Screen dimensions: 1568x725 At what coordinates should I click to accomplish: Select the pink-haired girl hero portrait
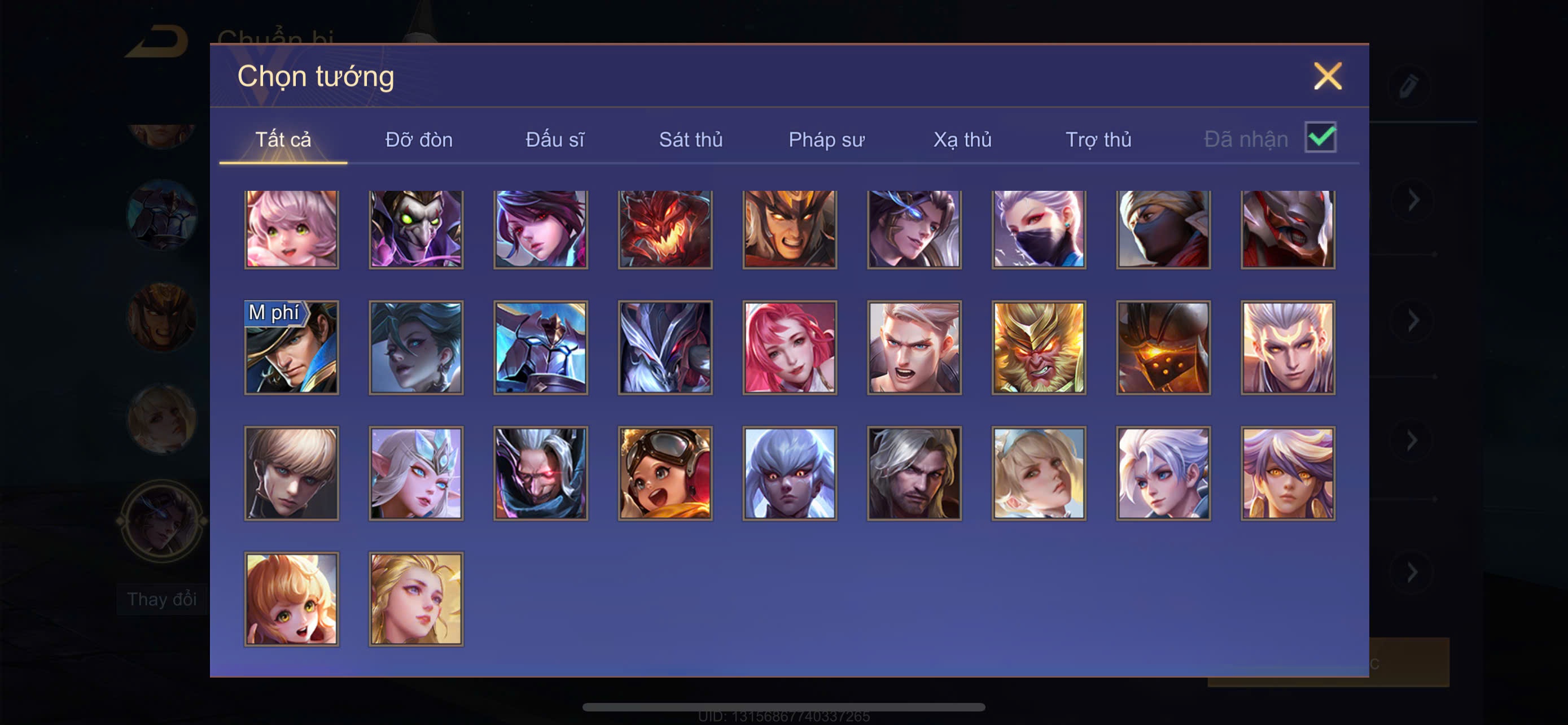[292, 229]
